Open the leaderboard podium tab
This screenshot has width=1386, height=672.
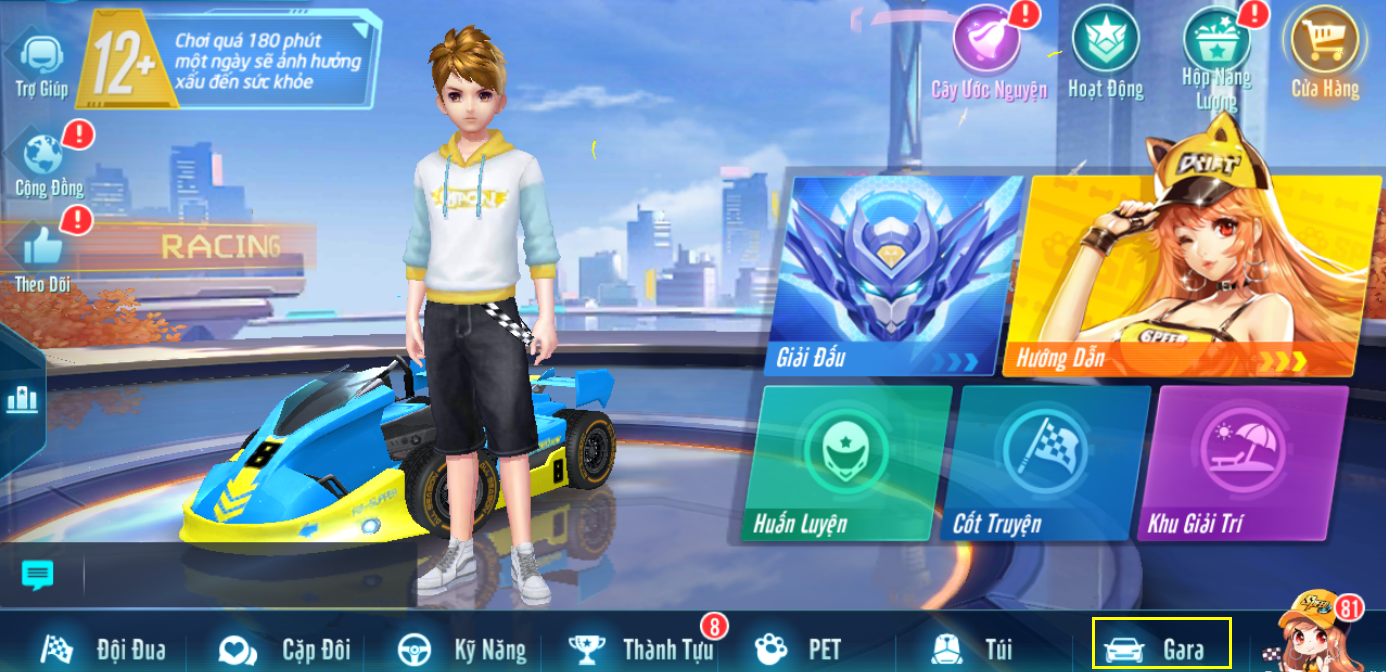[21, 400]
